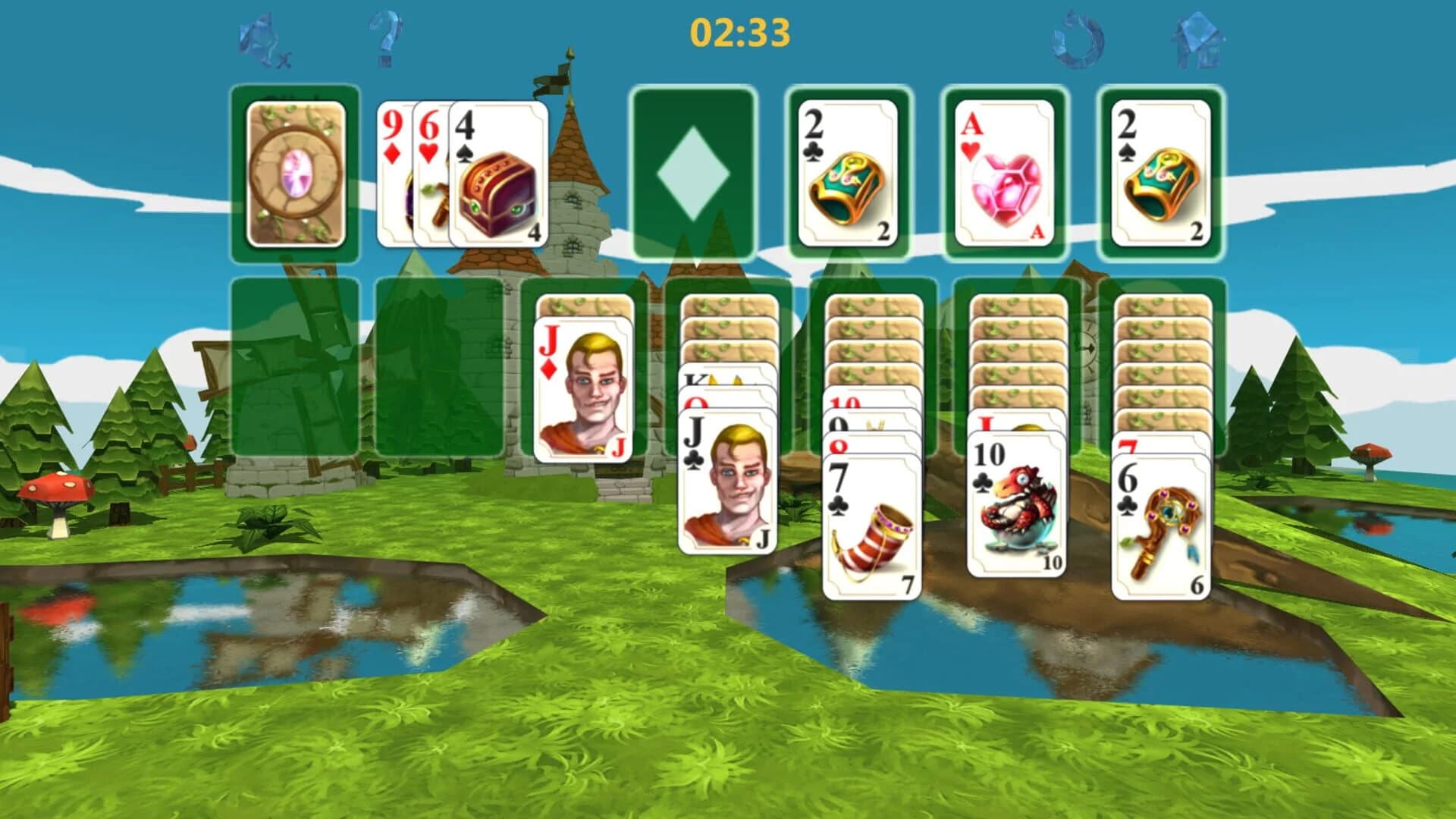Draw a card from the face-down stock pile
The image size is (1456, 819).
[x=296, y=171]
